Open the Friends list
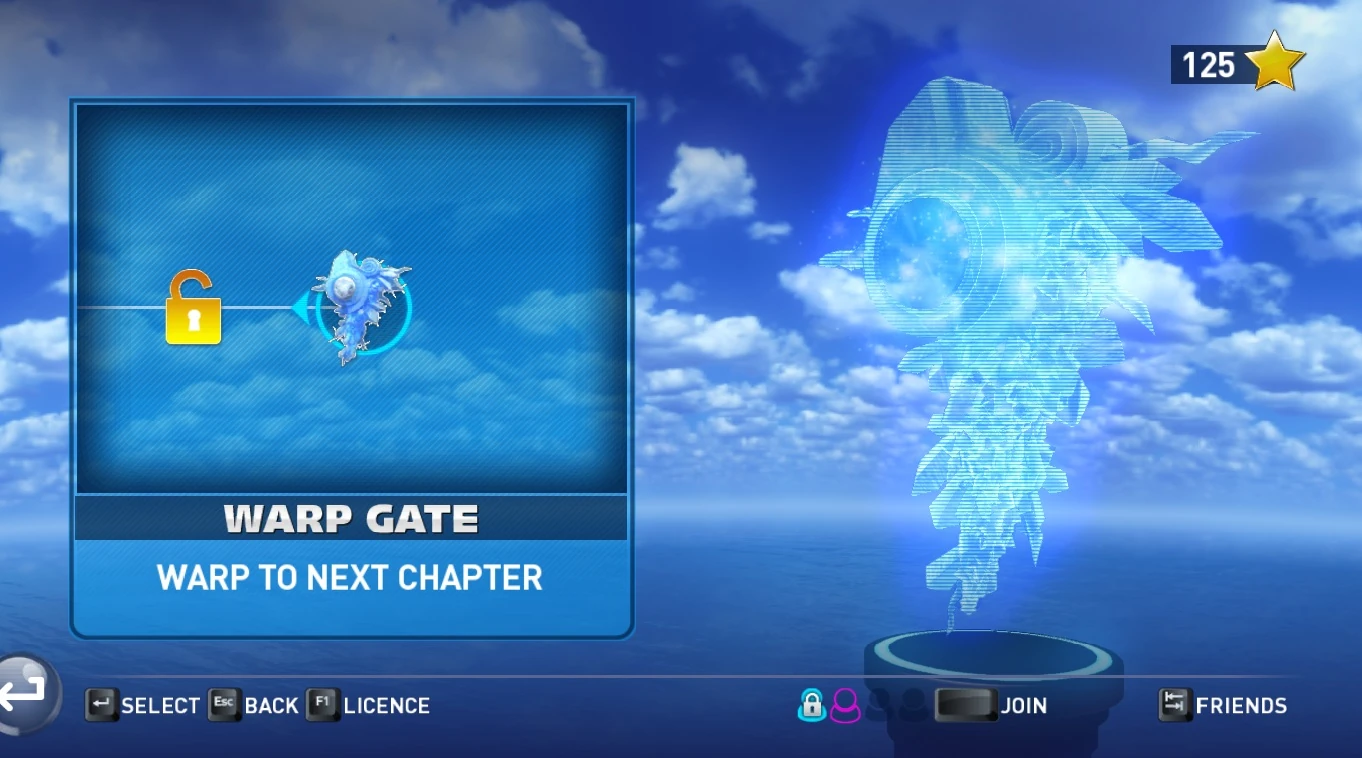 click(x=1223, y=705)
